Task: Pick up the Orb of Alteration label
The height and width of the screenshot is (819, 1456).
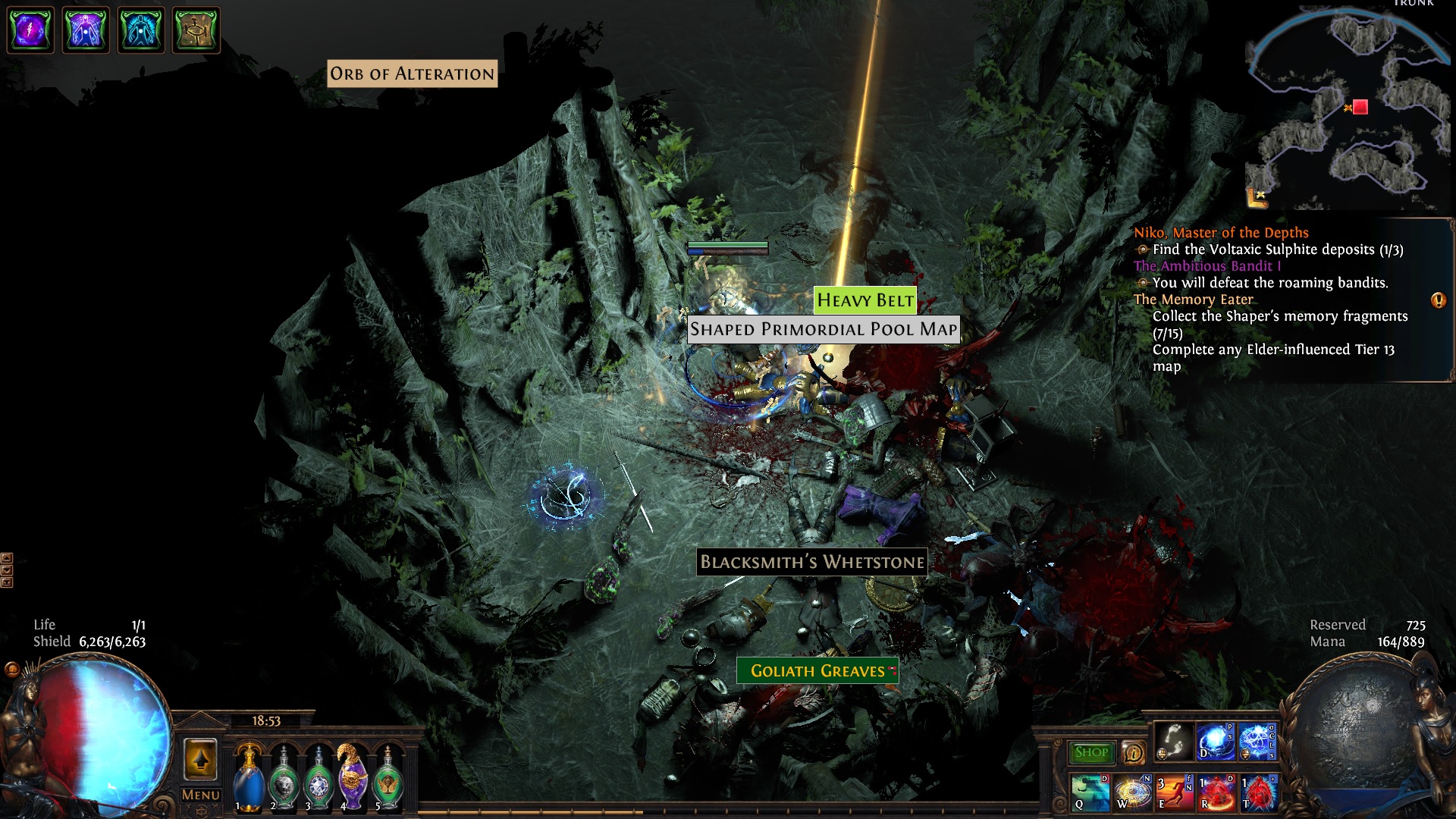Action: pyautogui.click(x=412, y=74)
